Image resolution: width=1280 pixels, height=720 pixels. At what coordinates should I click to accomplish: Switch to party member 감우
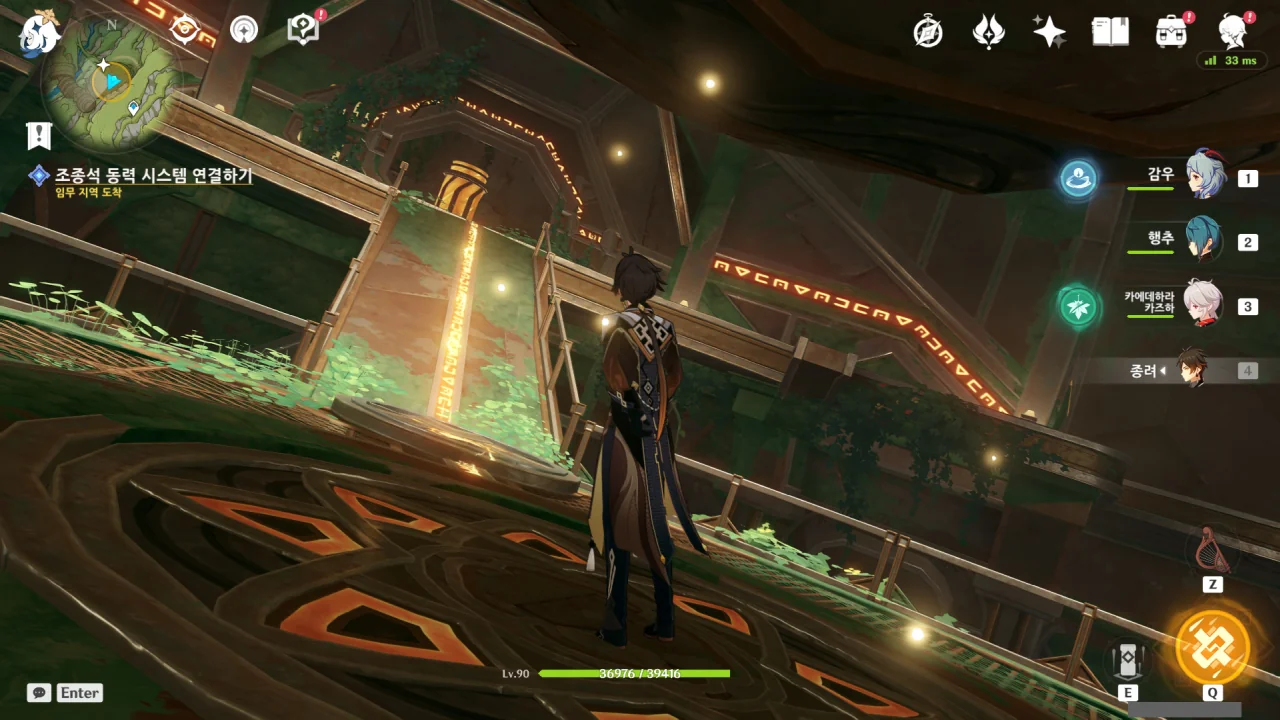[1204, 178]
